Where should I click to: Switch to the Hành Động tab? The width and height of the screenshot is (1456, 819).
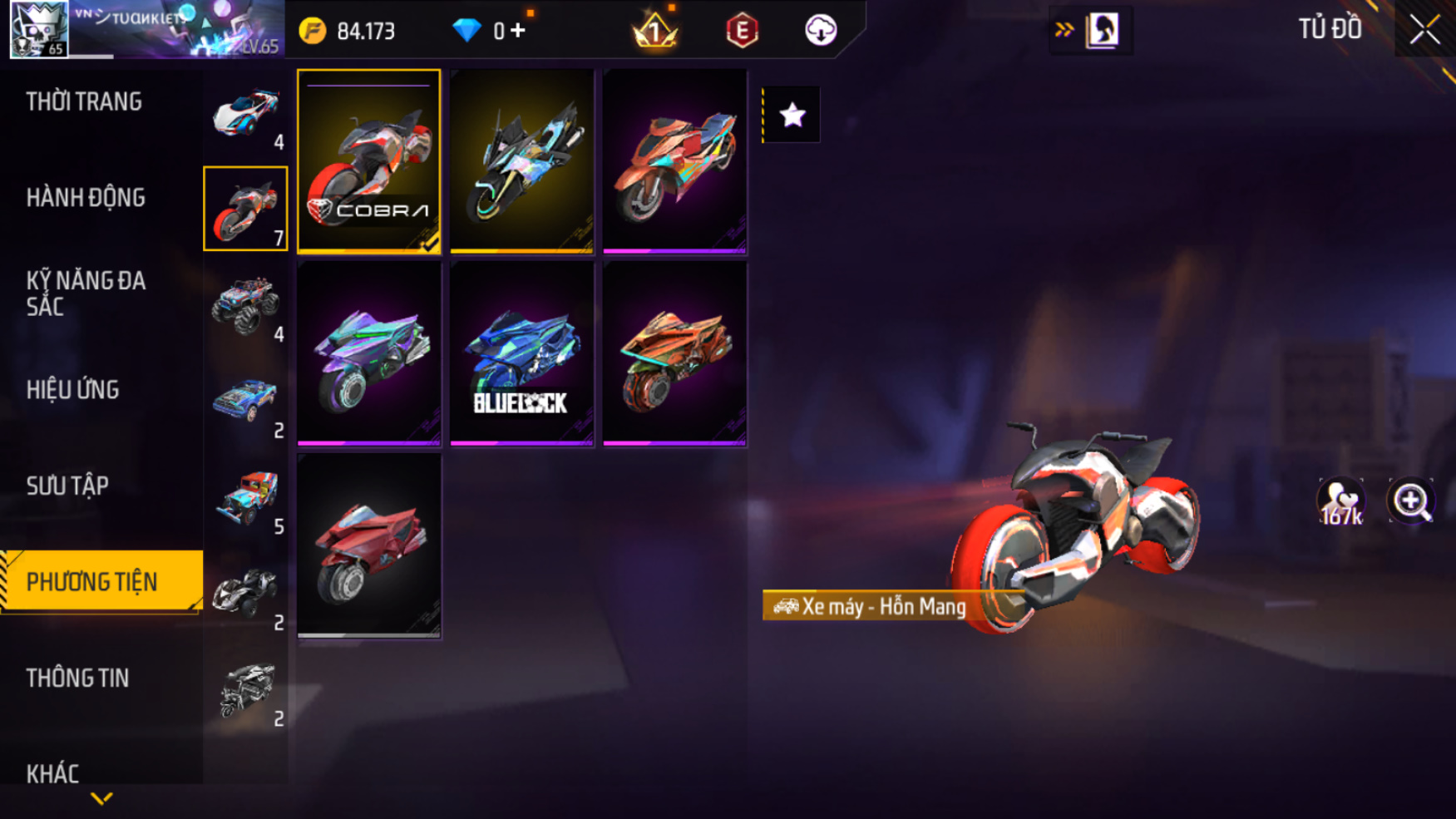(x=86, y=198)
